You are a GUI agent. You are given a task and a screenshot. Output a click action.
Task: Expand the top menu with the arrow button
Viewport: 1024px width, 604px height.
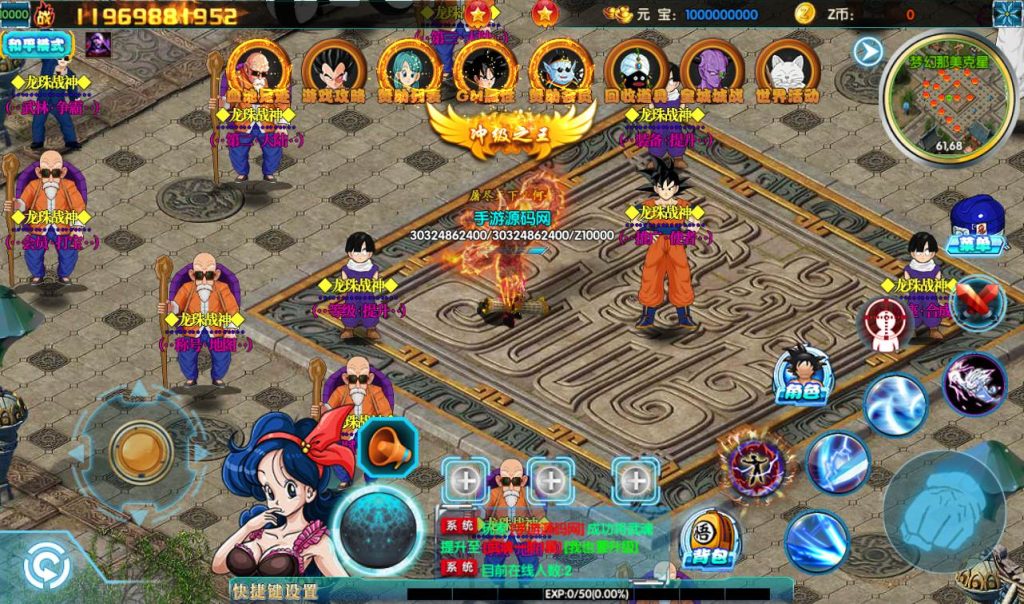pyautogui.click(x=868, y=51)
